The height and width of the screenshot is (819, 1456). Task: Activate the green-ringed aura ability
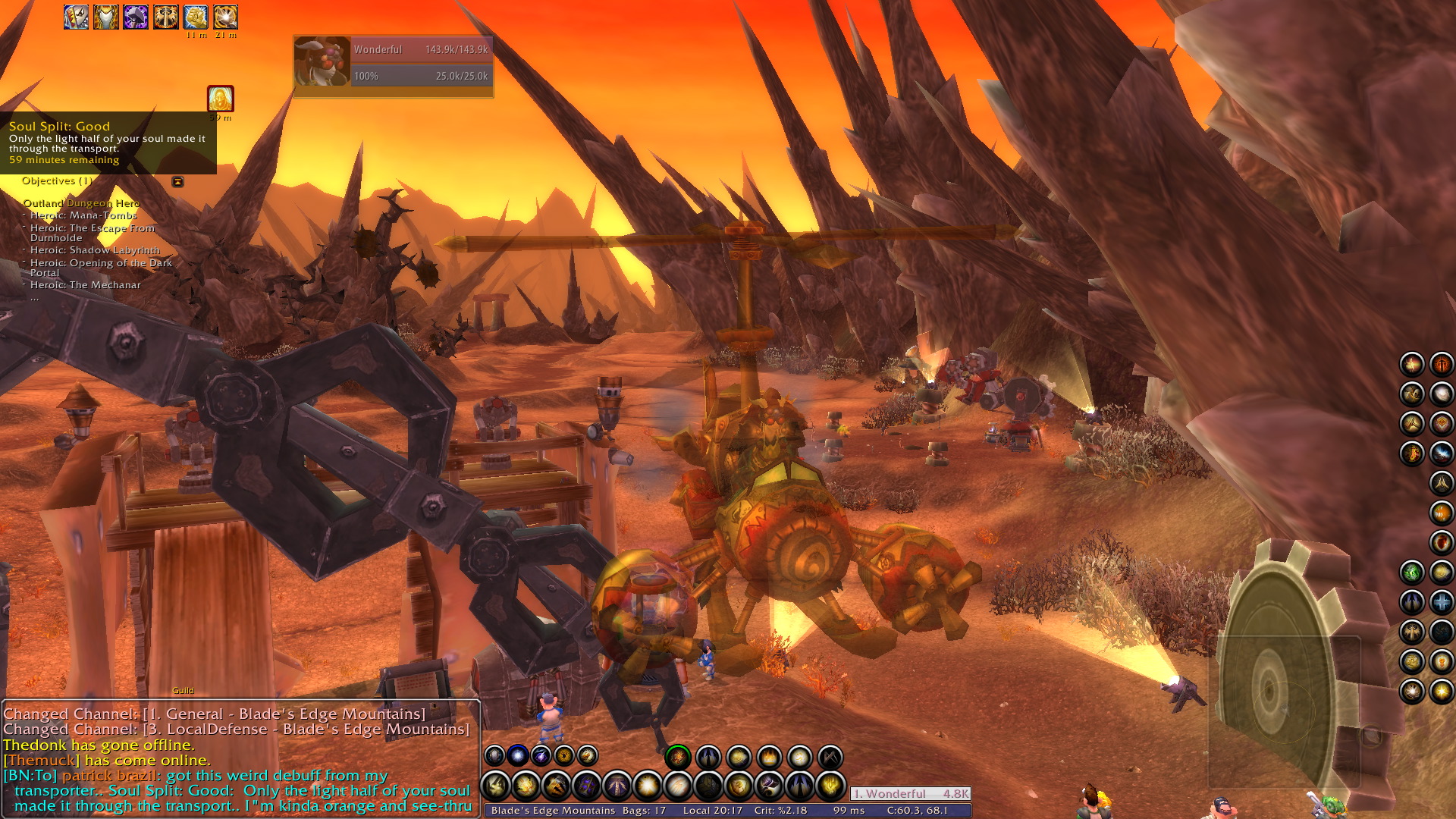[678, 756]
